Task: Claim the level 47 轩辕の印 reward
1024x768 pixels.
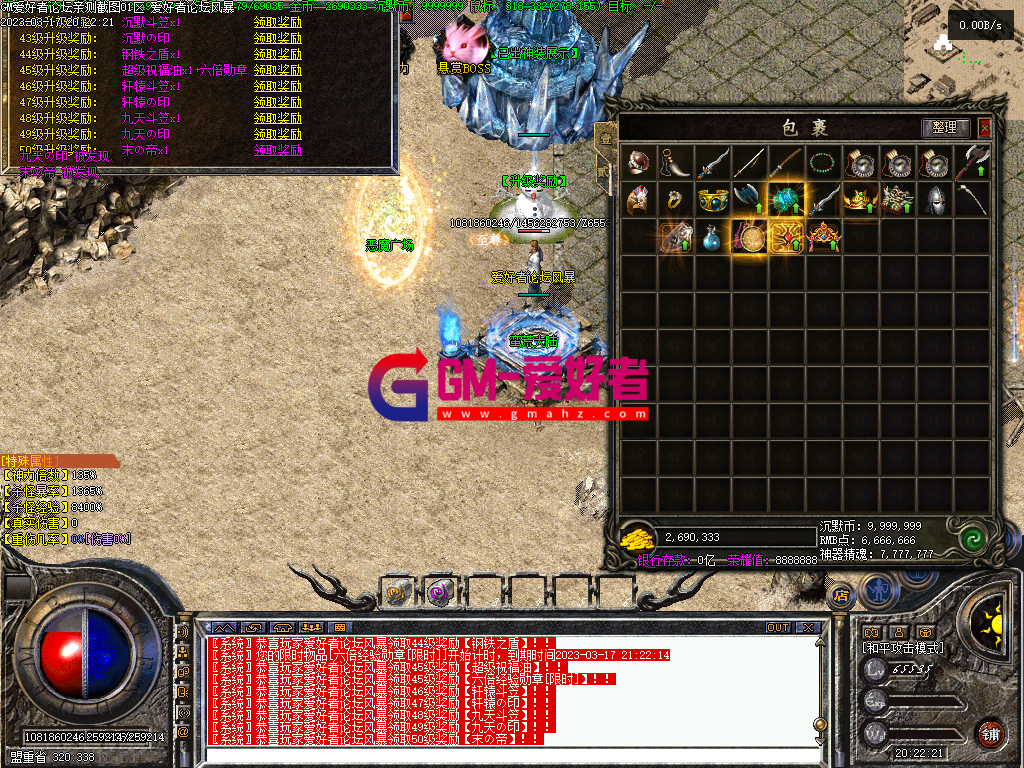Action: tap(278, 102)
